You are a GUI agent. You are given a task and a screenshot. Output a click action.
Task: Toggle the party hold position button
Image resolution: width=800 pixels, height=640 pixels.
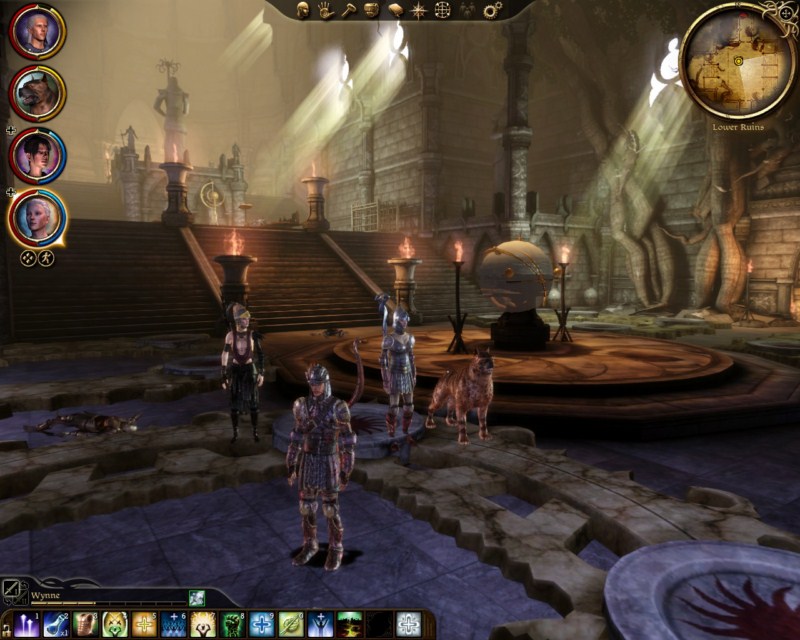coord(46,258)
